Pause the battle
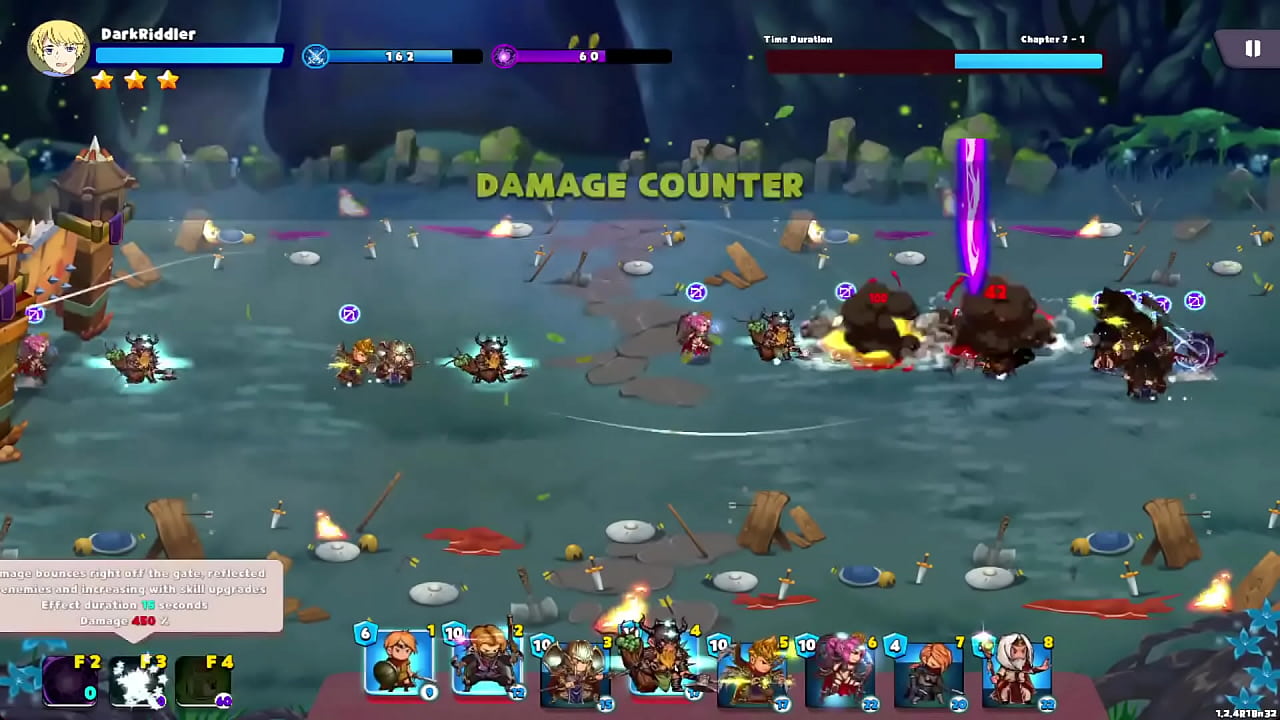The image size is (1280, 720). click(x=1252, y=48)
